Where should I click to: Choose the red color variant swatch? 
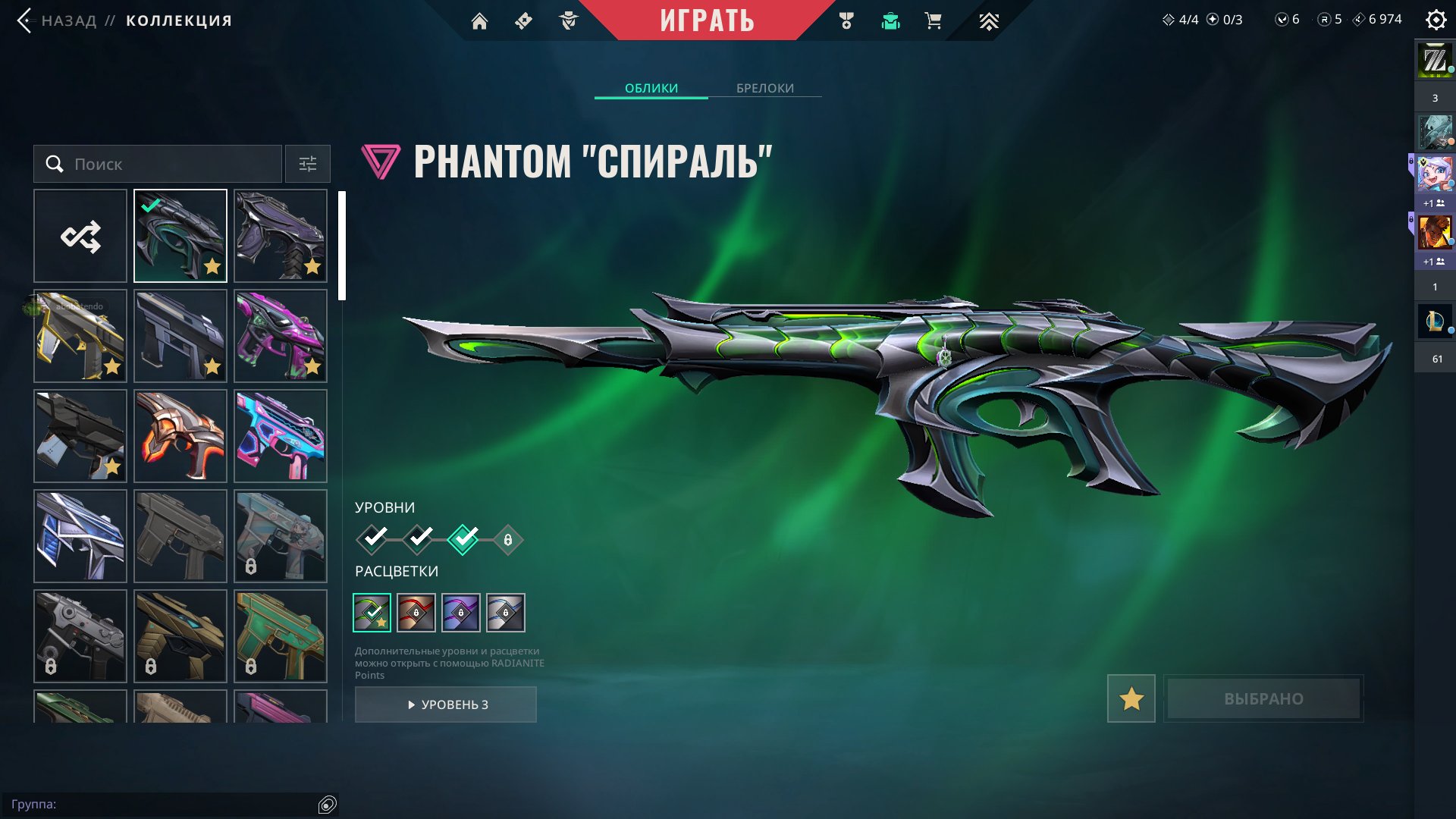(416, 613)
